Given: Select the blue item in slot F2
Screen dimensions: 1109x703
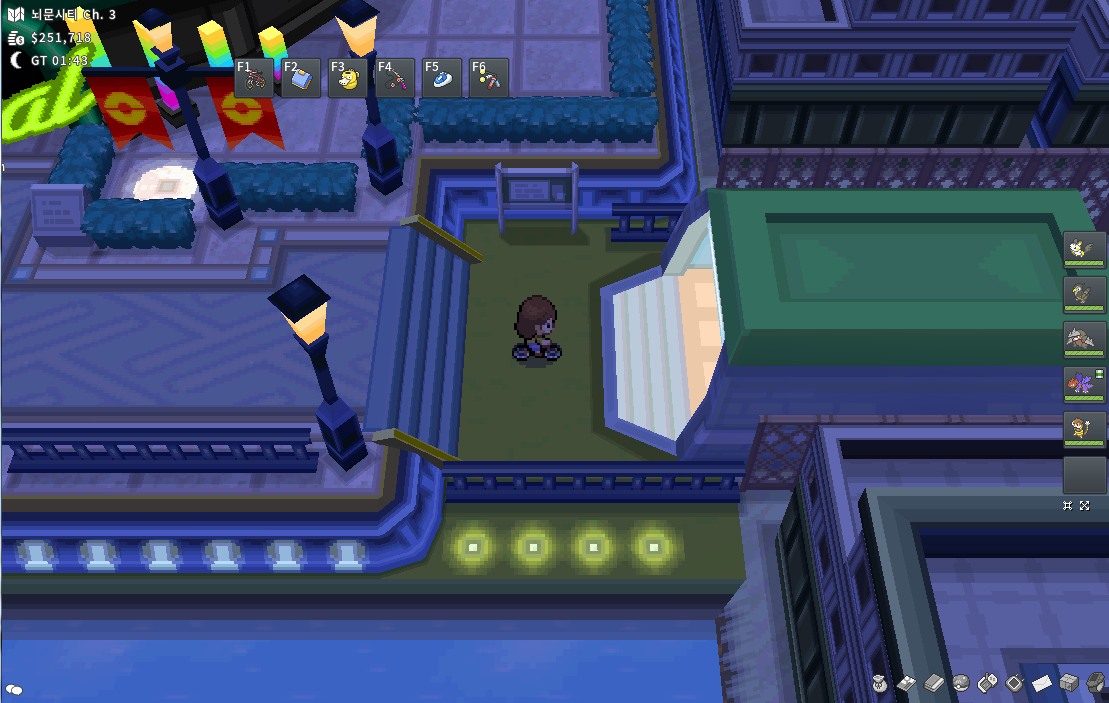Looking at the screenshot, I should click(x=301, y=79).
